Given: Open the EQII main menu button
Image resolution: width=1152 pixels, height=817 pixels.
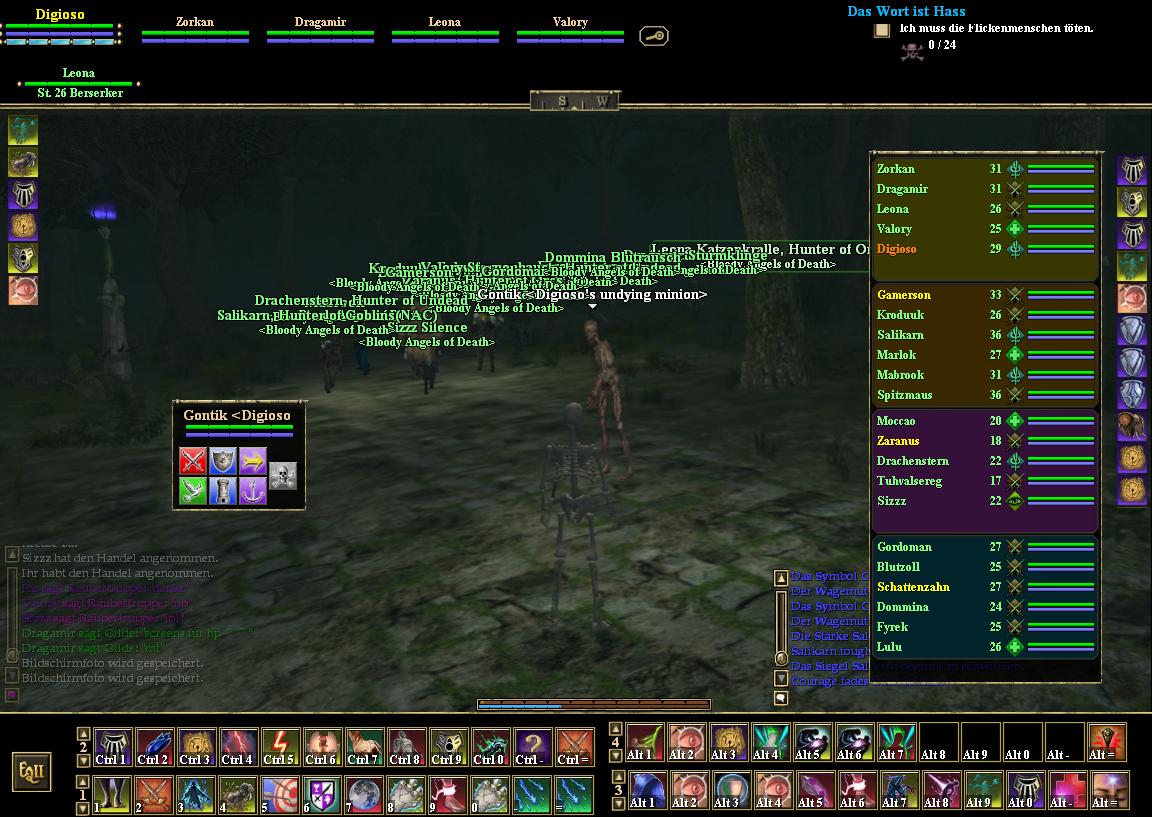Looking at the screenshot, I should click(32, 770).
